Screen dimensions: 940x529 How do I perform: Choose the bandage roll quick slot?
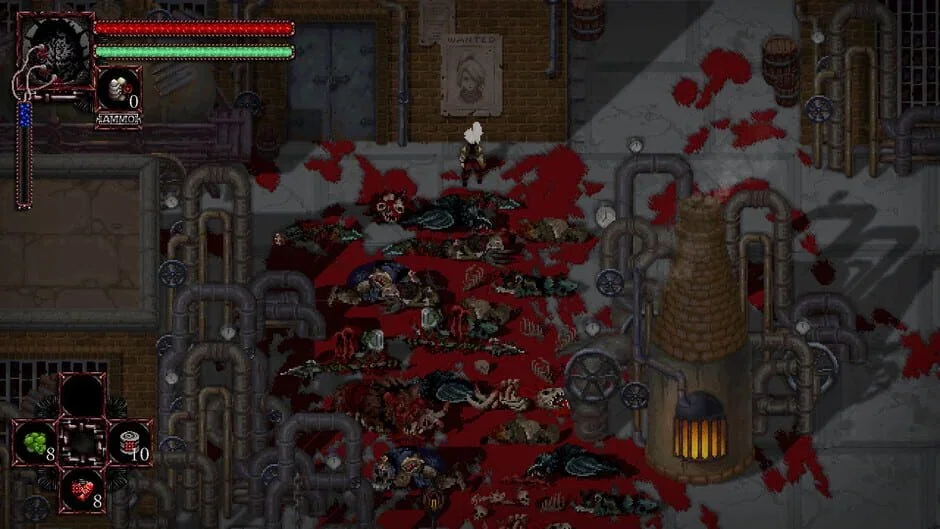(x=129, y=442)
